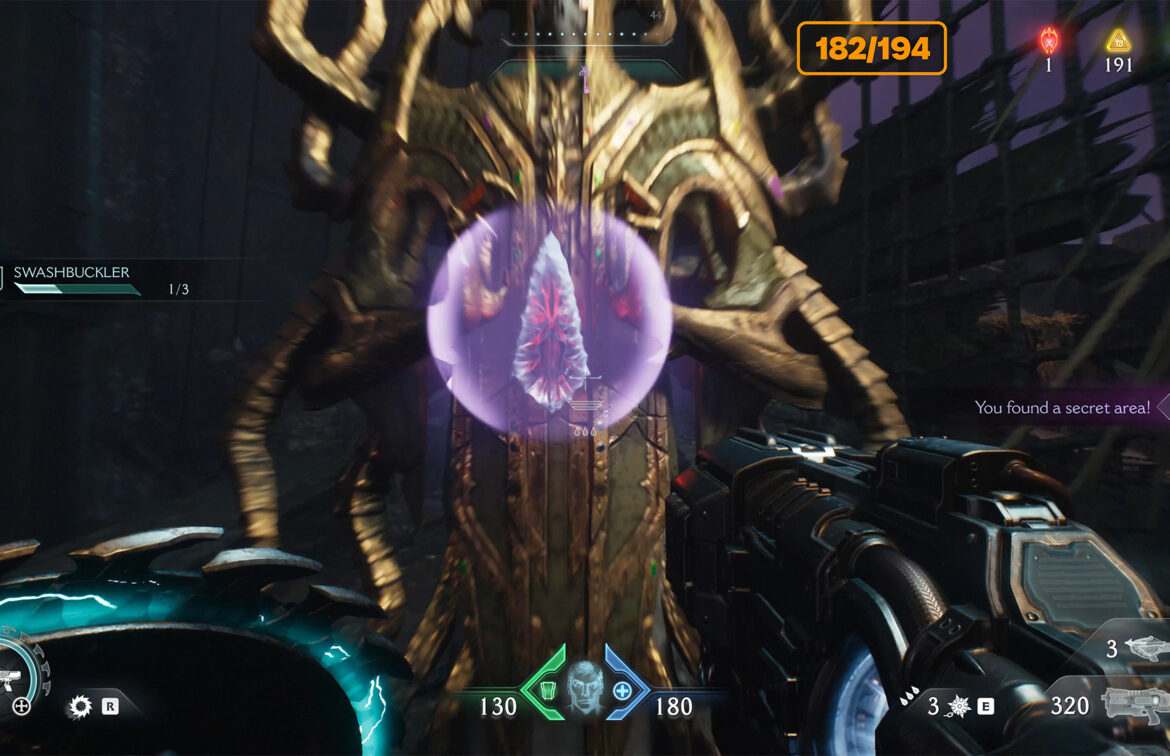Select the crossbow weapon slot
Image resolution: width=1170 pixels, height=756 pixels.
(1144, 649)
